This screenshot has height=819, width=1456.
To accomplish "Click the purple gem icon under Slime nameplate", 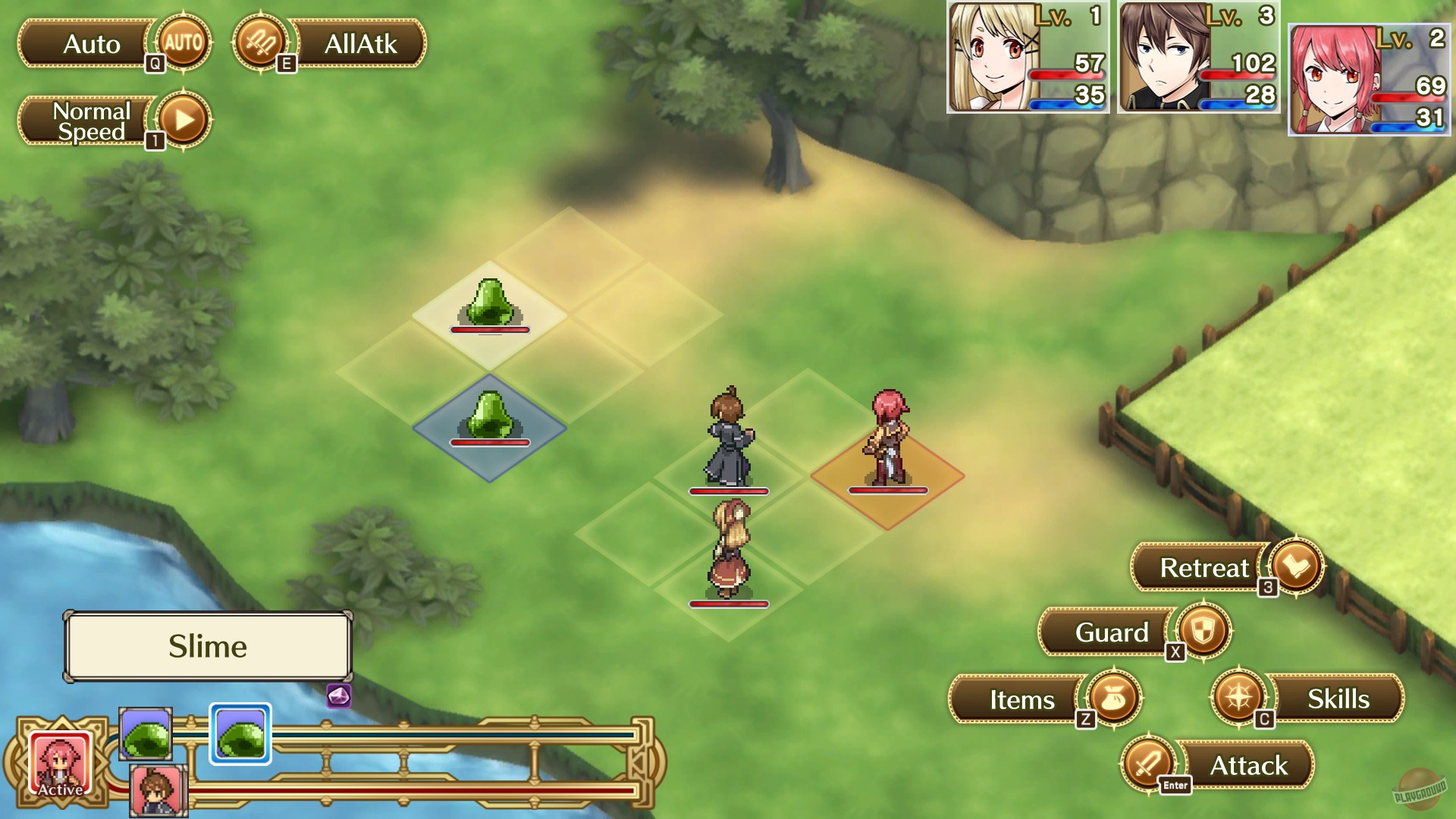I will pyautogui.click(x=338, y=695).
